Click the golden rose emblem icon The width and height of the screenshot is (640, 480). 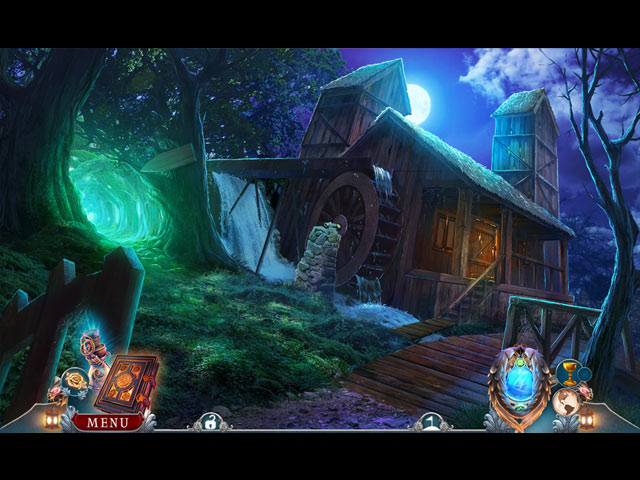(x=75, y=380)
